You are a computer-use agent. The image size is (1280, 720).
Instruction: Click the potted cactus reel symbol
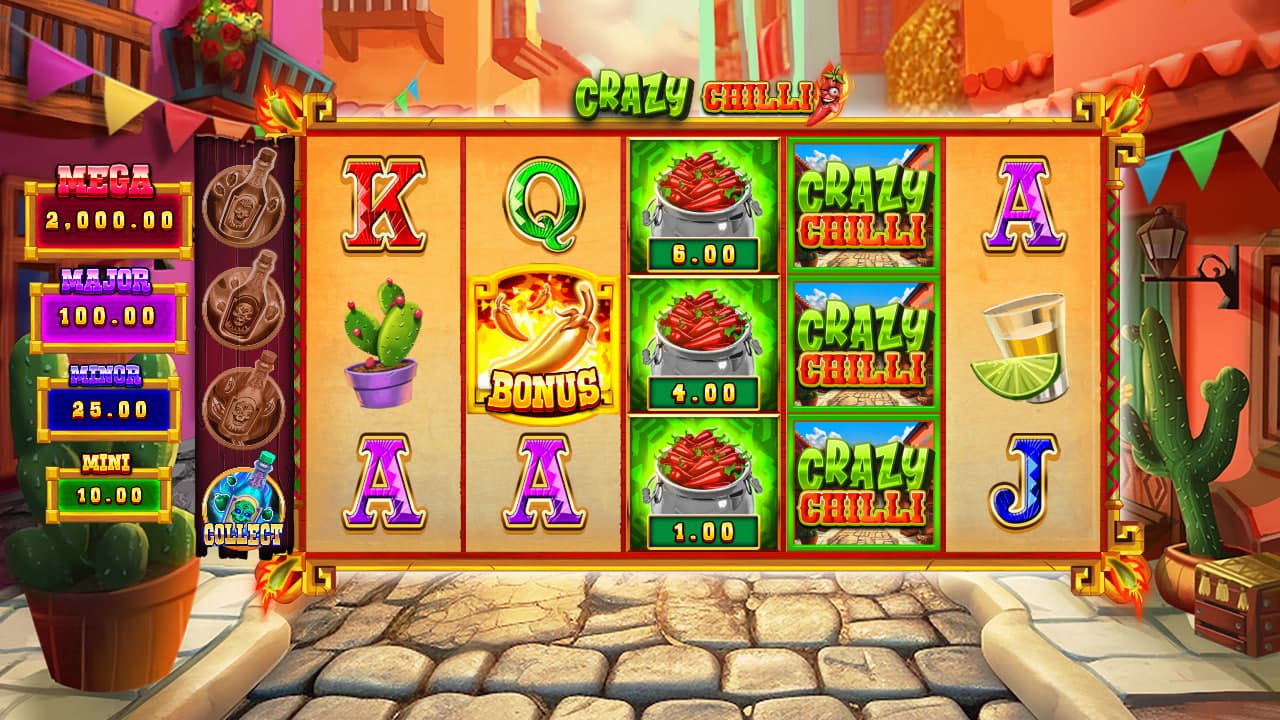tap(384, 343)
